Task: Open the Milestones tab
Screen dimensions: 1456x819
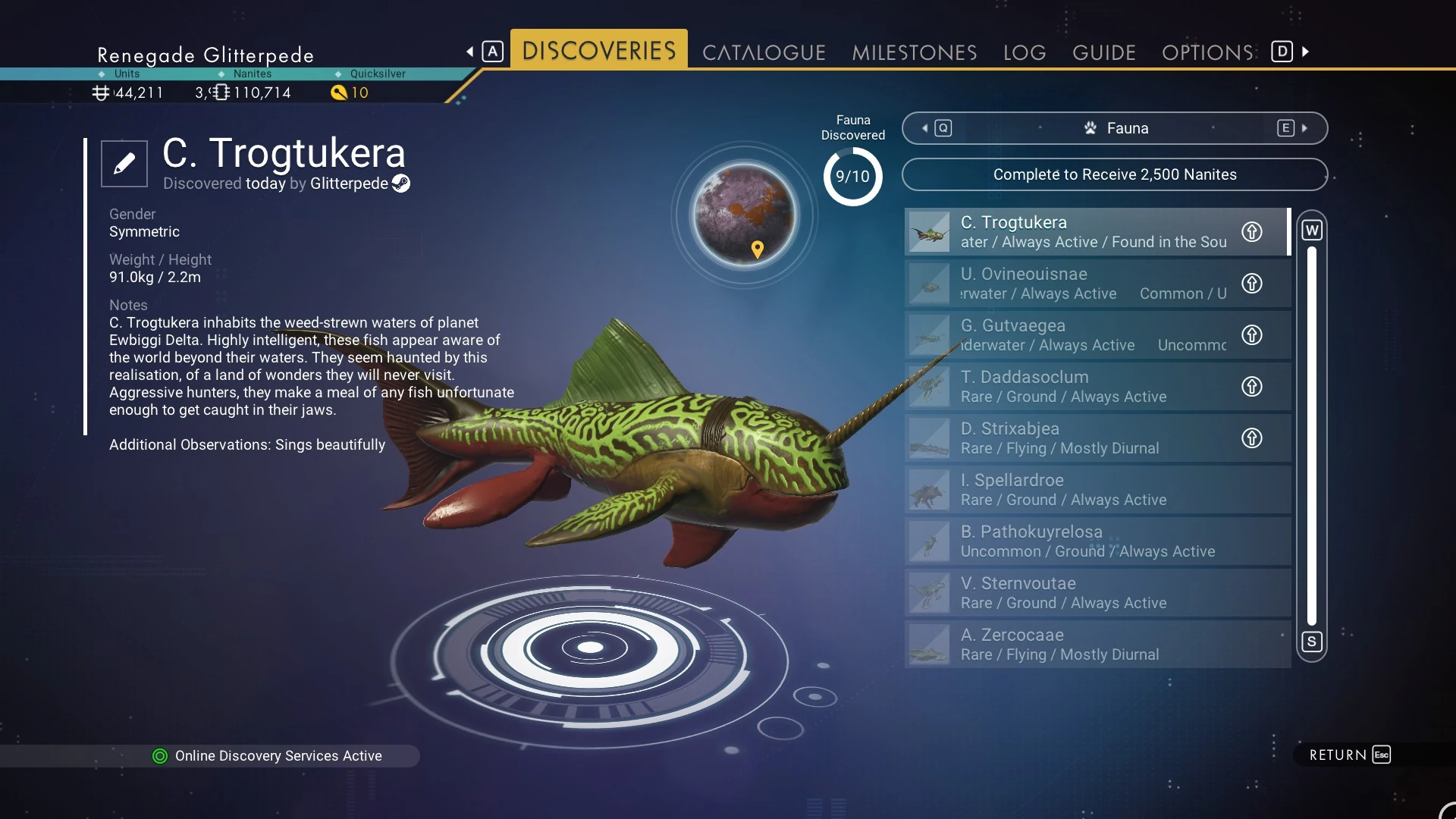Action: (x=914, y=52)
